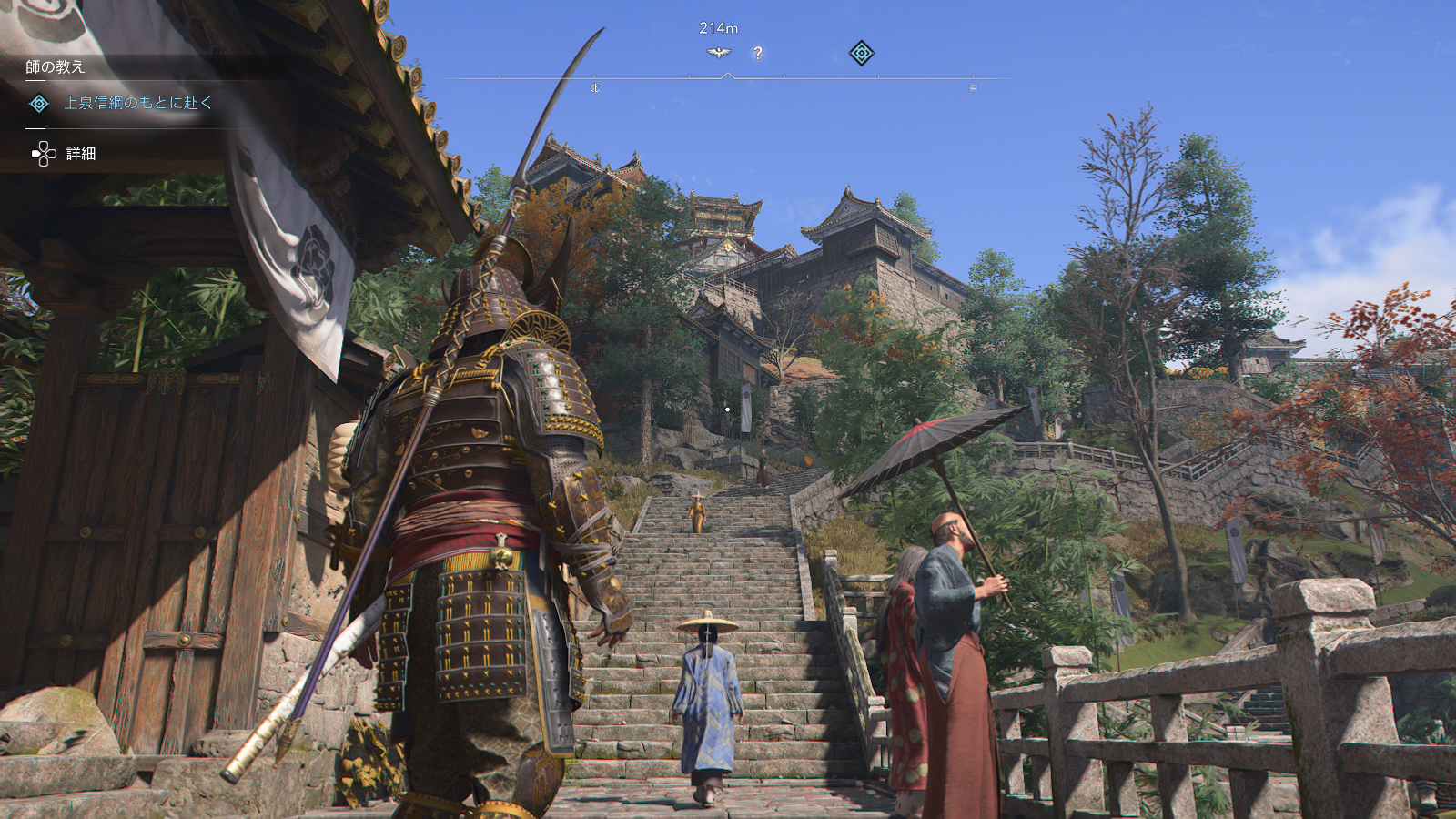This screenshot has height=819, width=1456.
Task: Select the question mark compass marker
Action: tap(758, 54)
